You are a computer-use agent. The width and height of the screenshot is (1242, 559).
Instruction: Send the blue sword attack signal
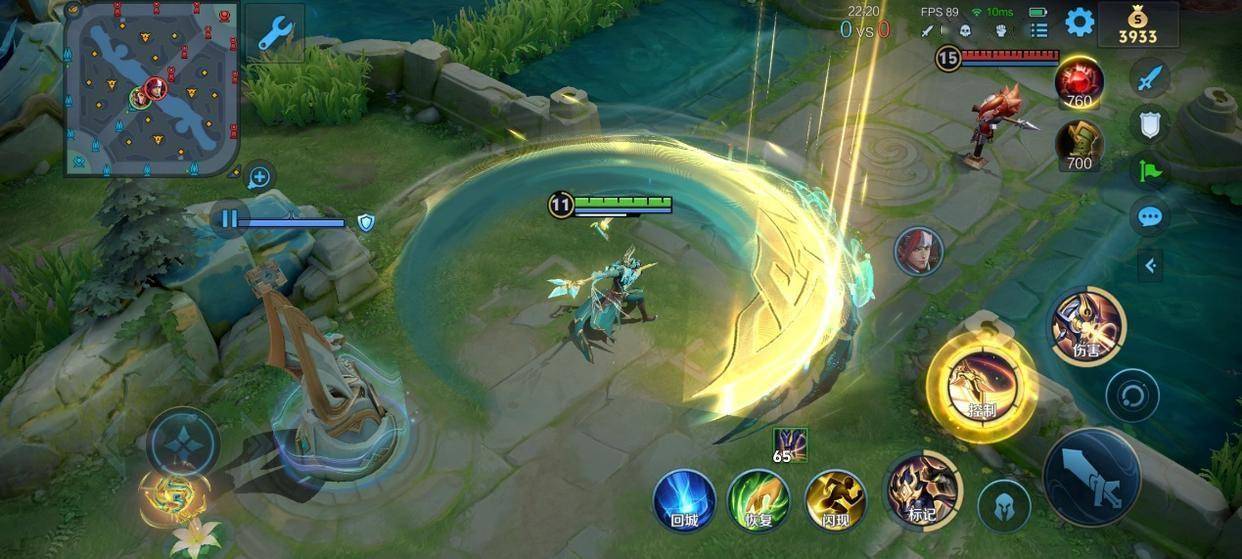coord(1150,77)
